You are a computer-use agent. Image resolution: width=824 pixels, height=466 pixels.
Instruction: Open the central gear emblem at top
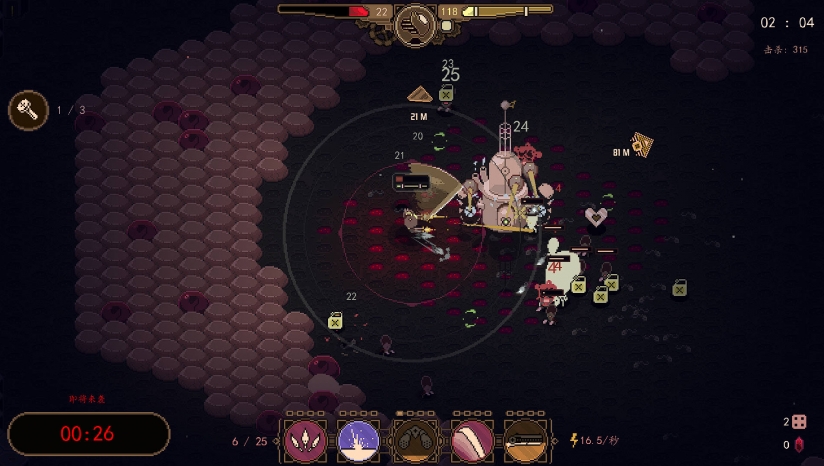(x=415, y=24)
